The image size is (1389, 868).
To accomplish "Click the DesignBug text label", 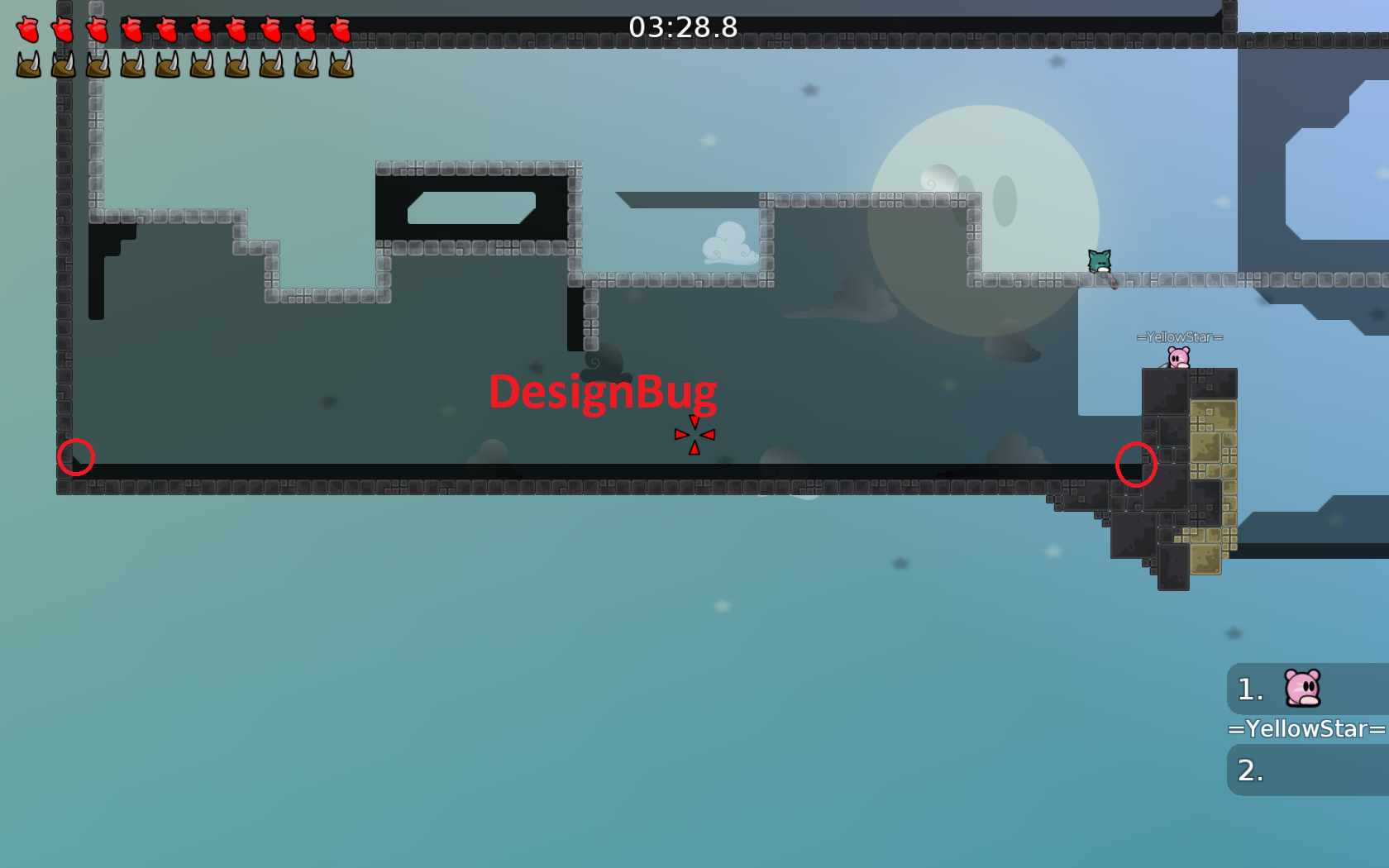I will pos(604,393).
